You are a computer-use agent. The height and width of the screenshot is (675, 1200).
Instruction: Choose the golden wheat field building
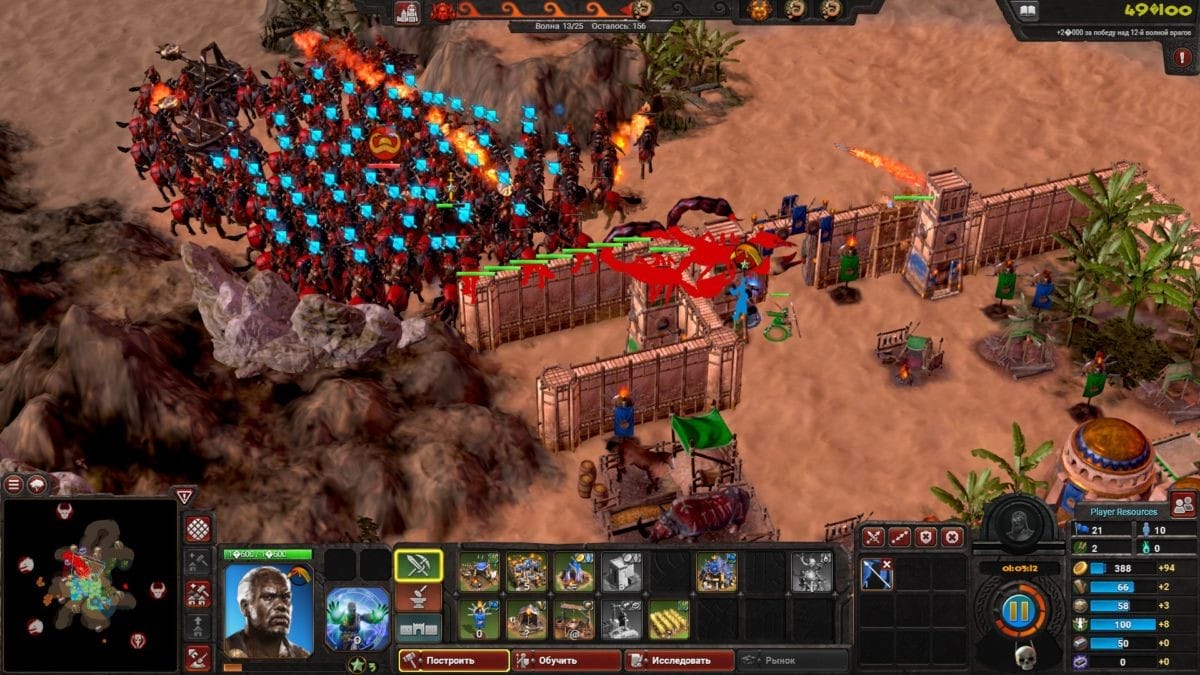(x=668, y=620)
